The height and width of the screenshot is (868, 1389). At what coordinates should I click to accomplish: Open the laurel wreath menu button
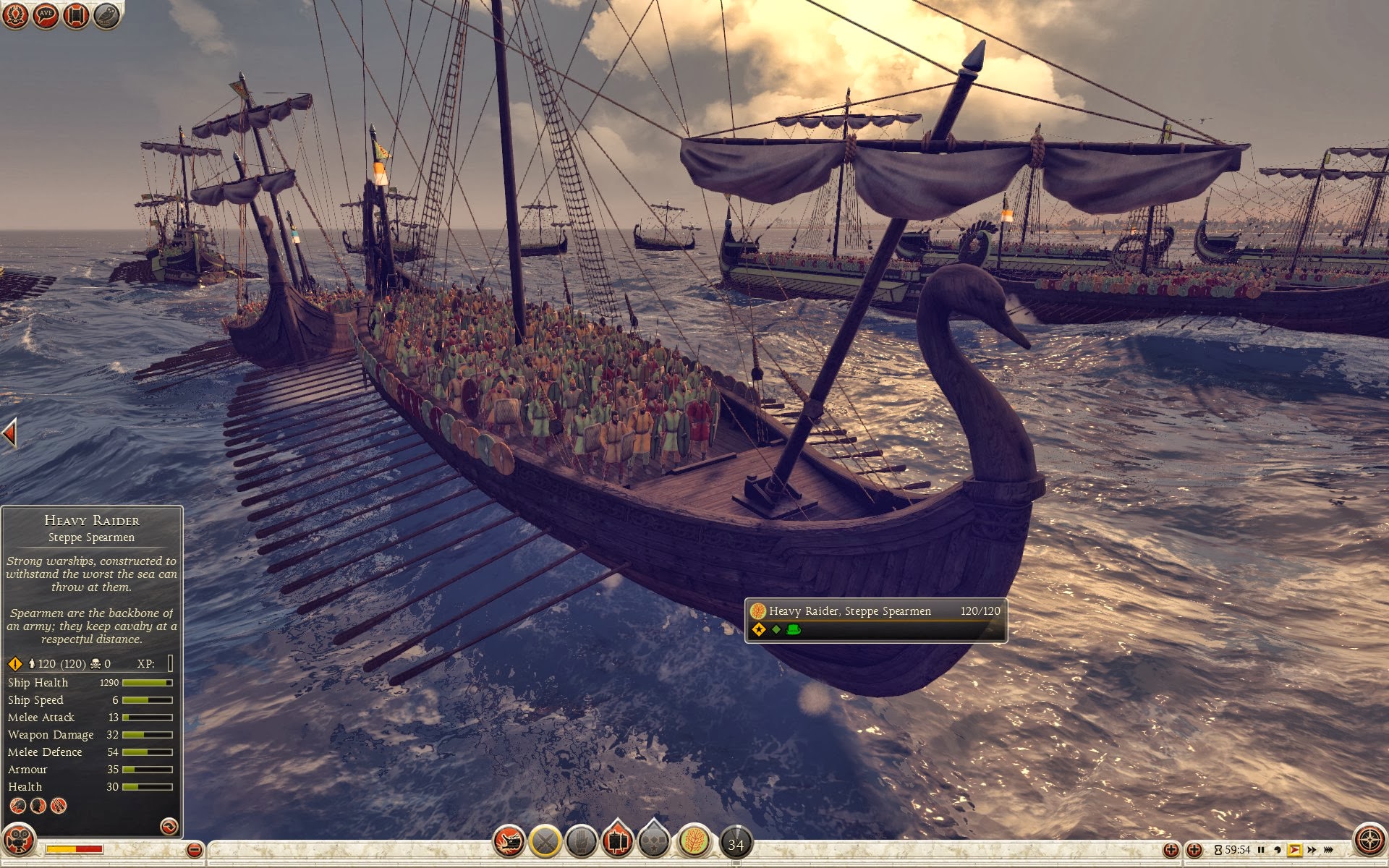(16, 14)
